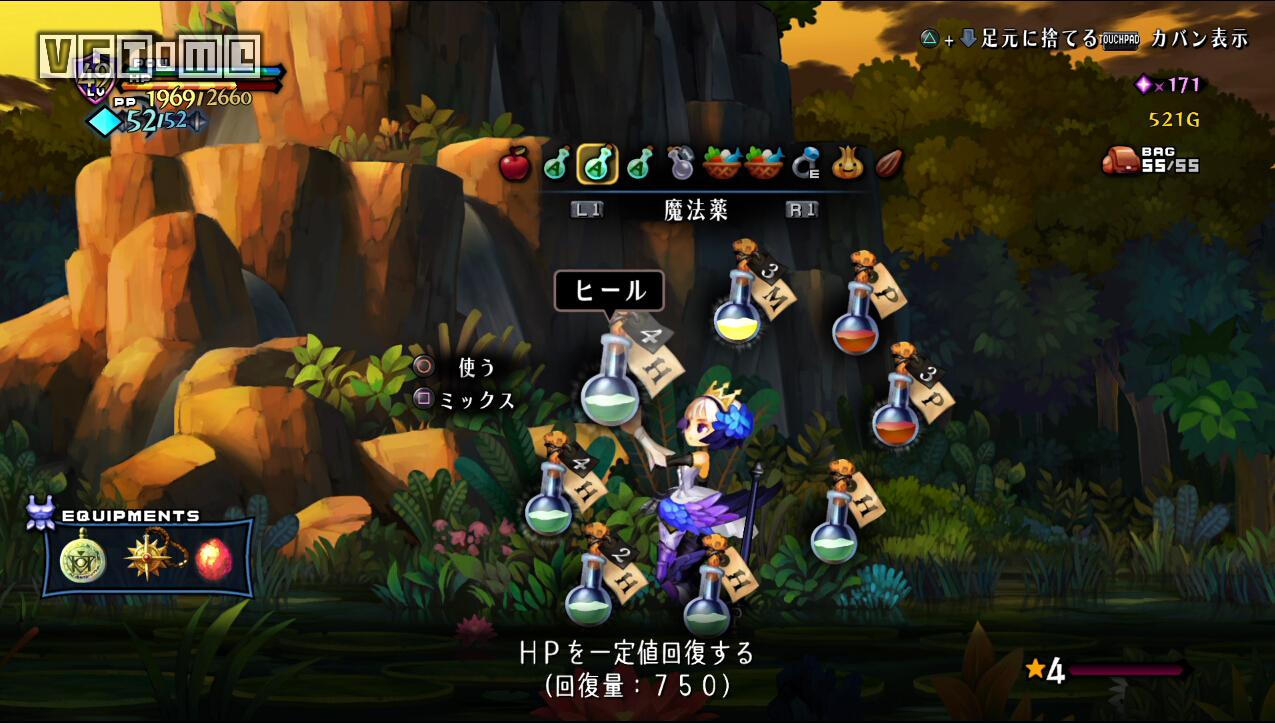
Task: Open the ring accessory category
Action: (805, 164)
